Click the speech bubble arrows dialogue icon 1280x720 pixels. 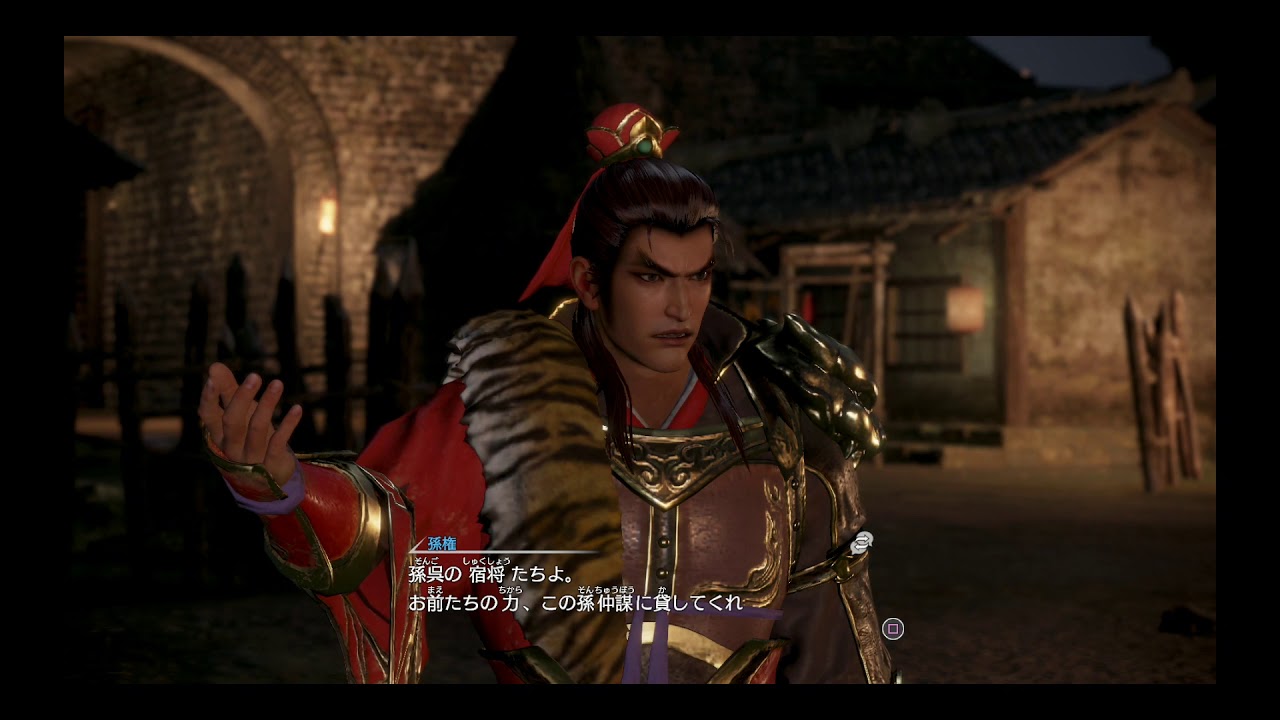(861, 542)
